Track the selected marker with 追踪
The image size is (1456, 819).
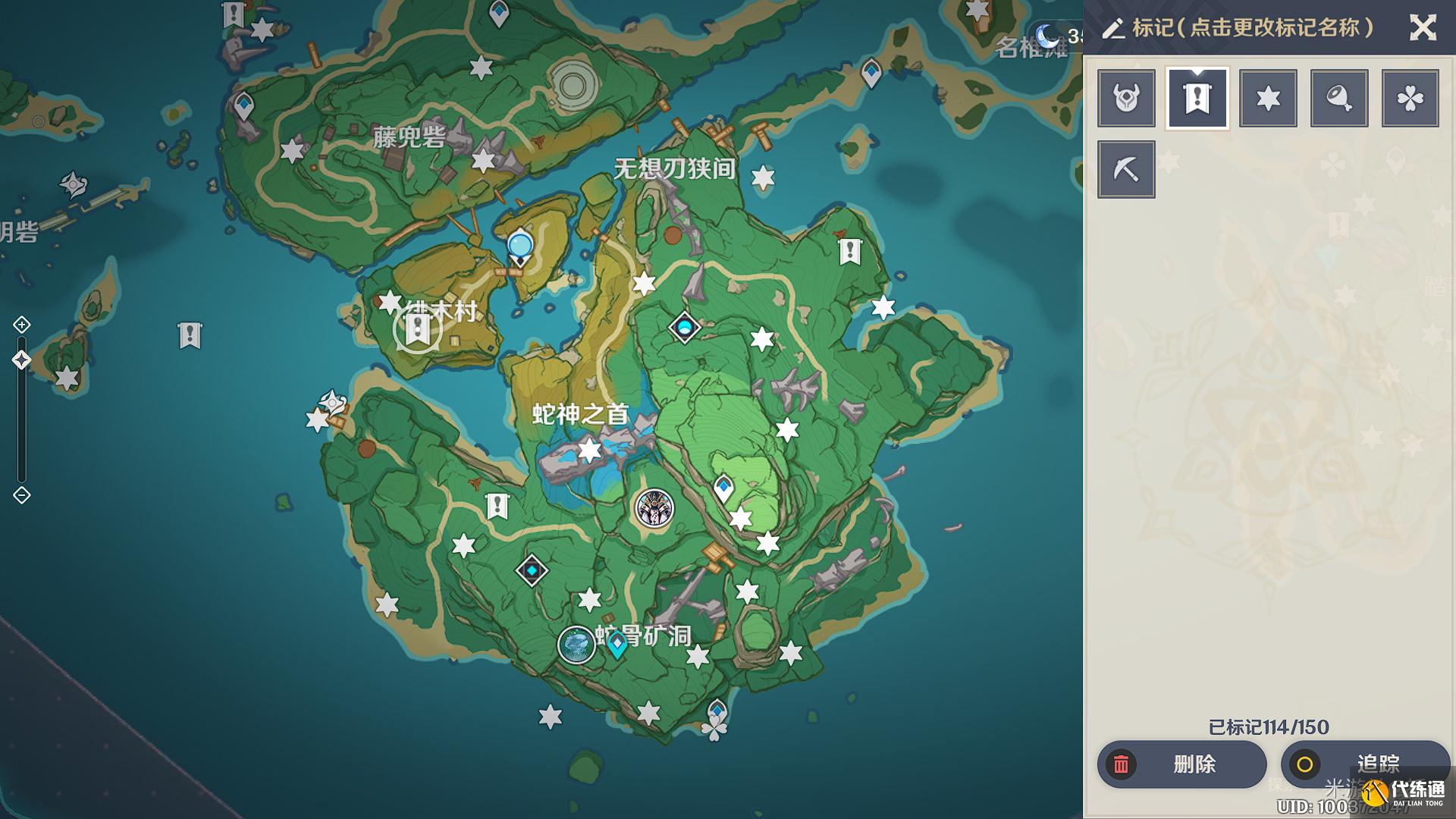1365,764
